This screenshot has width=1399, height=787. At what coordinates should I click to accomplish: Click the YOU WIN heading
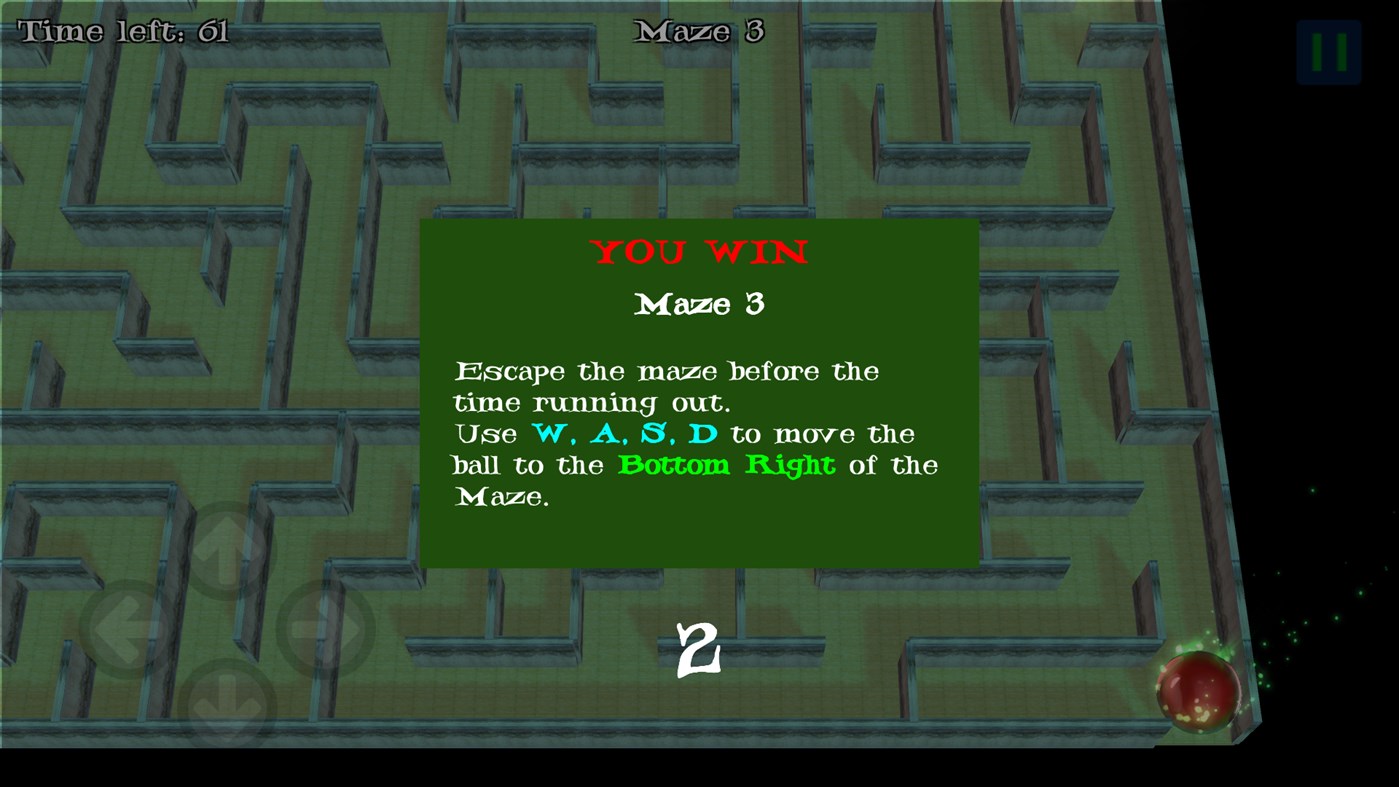(x=699, y=252)
